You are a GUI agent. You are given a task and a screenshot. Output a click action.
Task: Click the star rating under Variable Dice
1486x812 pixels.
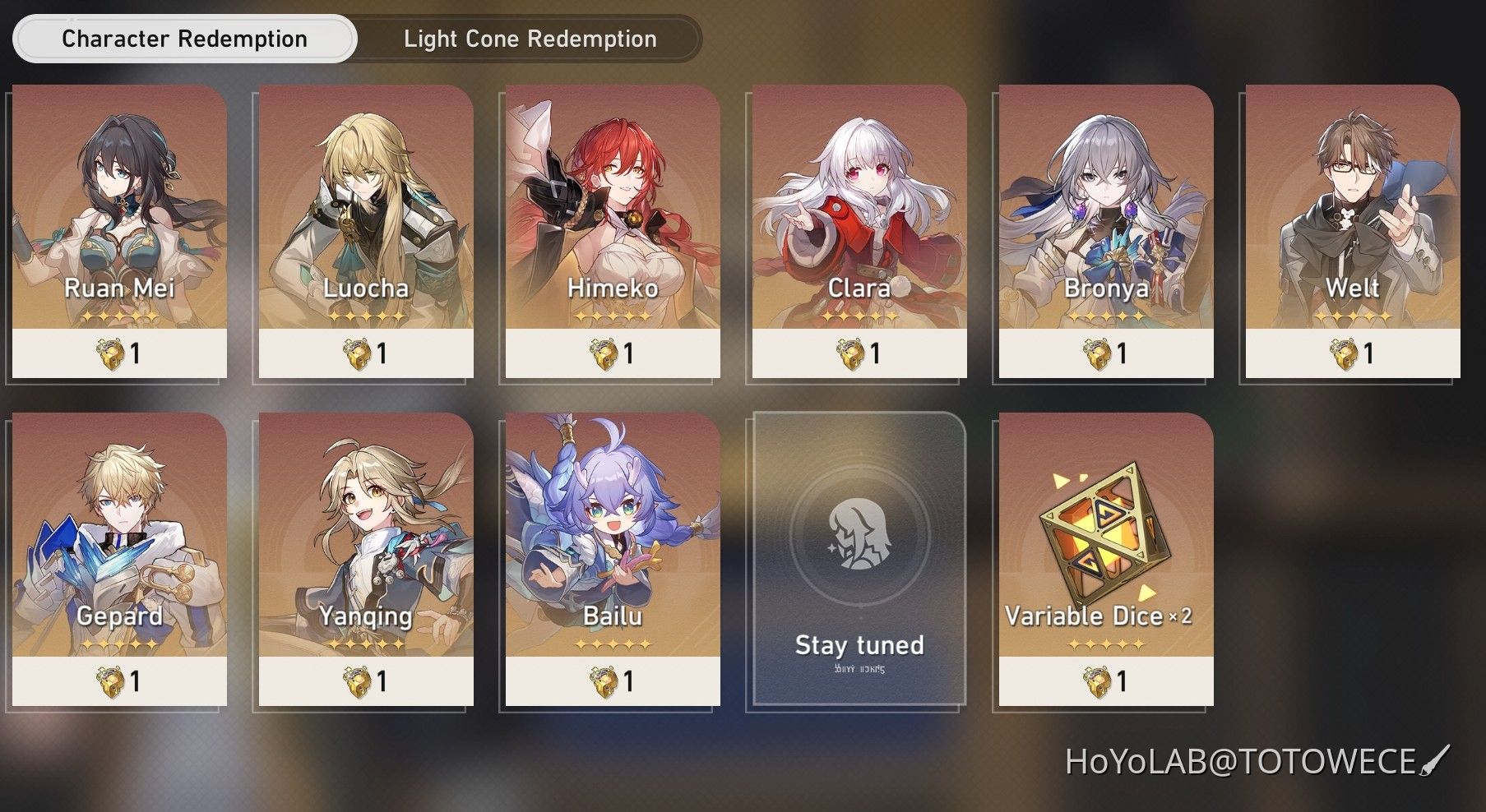1105,644
